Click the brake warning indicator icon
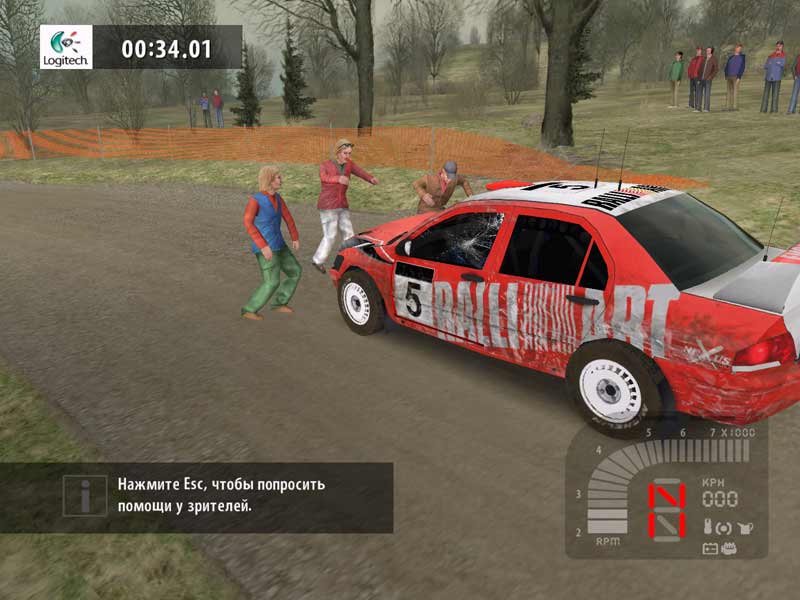Image resolution: width=800 pixels, height=600 pixels. (x=724, y=527)
